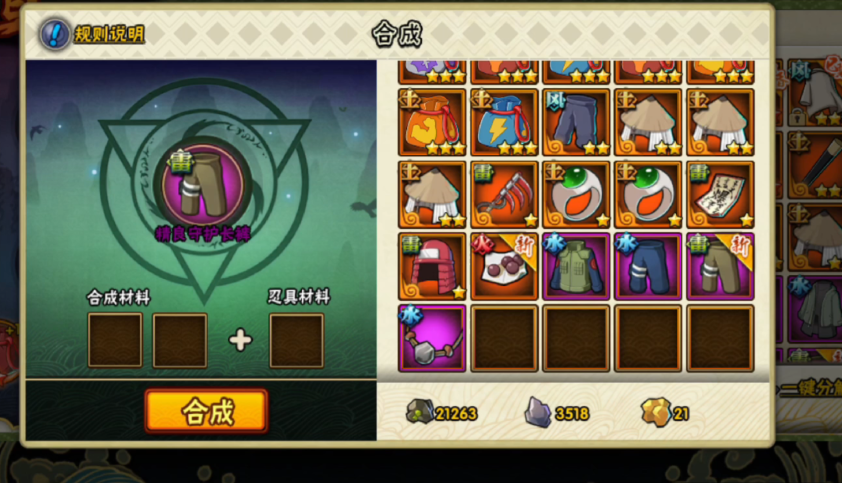Select the new khaki trousers in inventory

coord(721,266)
